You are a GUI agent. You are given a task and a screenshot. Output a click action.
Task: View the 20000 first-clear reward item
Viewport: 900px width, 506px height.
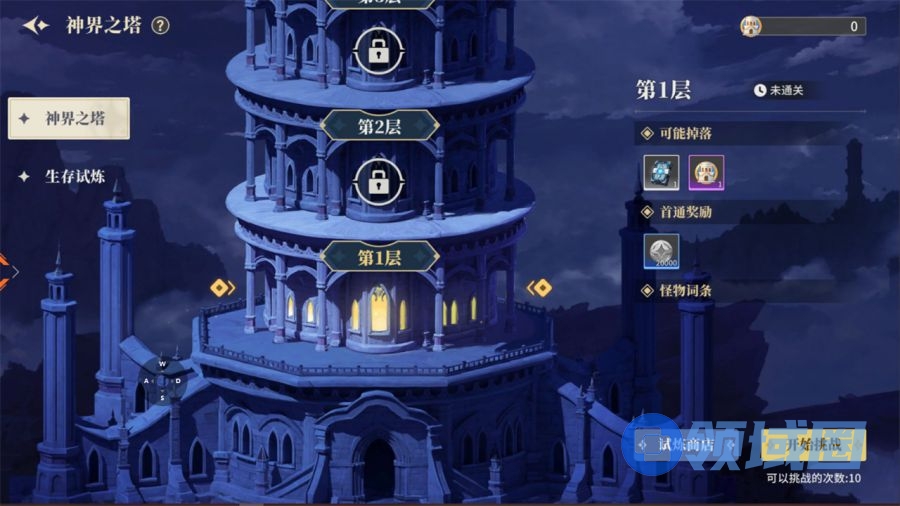(662, 251)
